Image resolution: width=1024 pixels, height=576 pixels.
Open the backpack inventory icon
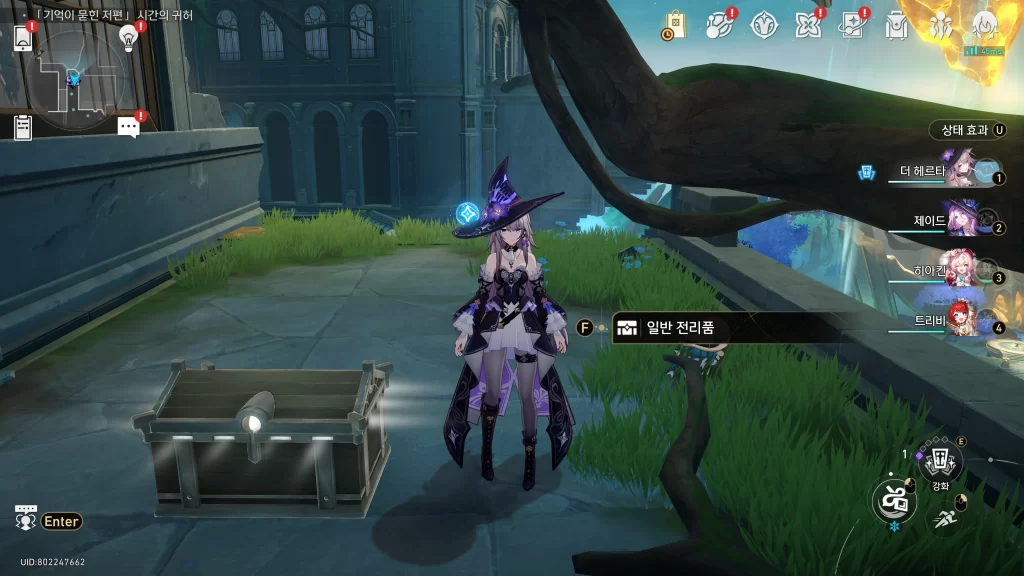click(x=896, y=25)
